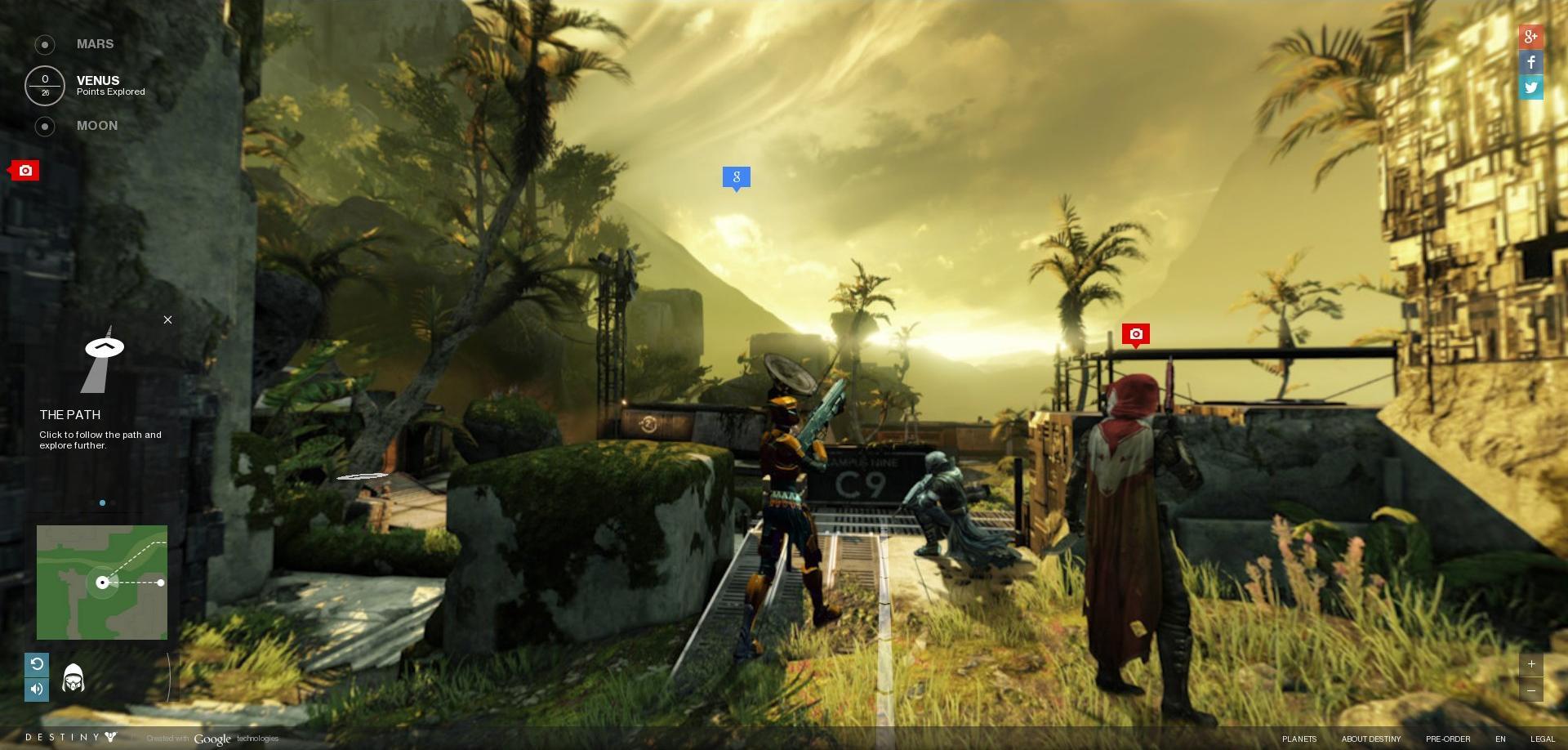Reset the view with the circular arrow button
1568x750 pixels.
point(37,664)
